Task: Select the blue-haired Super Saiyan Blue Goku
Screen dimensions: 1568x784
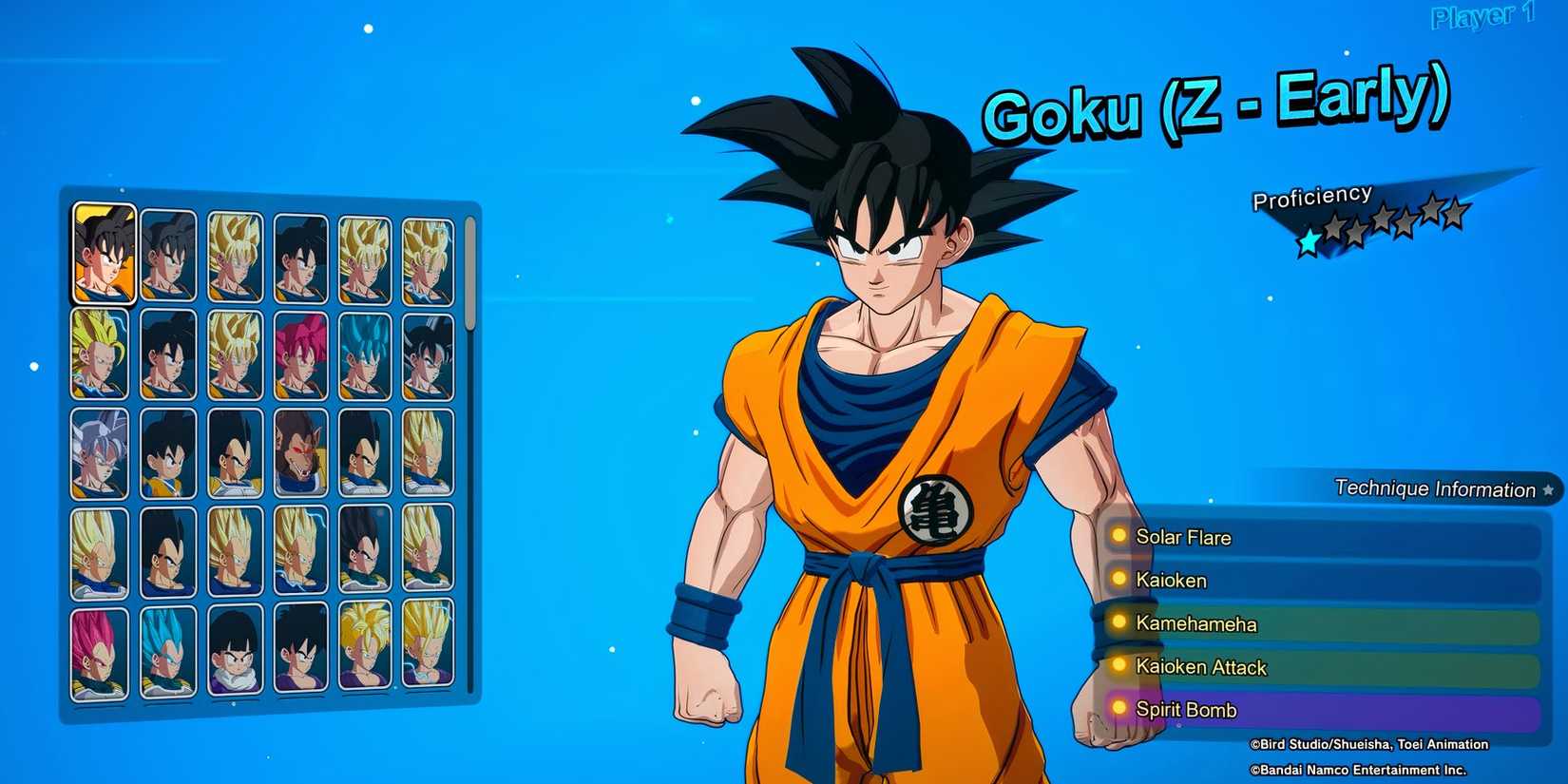Action: click(x=365, y=355)
